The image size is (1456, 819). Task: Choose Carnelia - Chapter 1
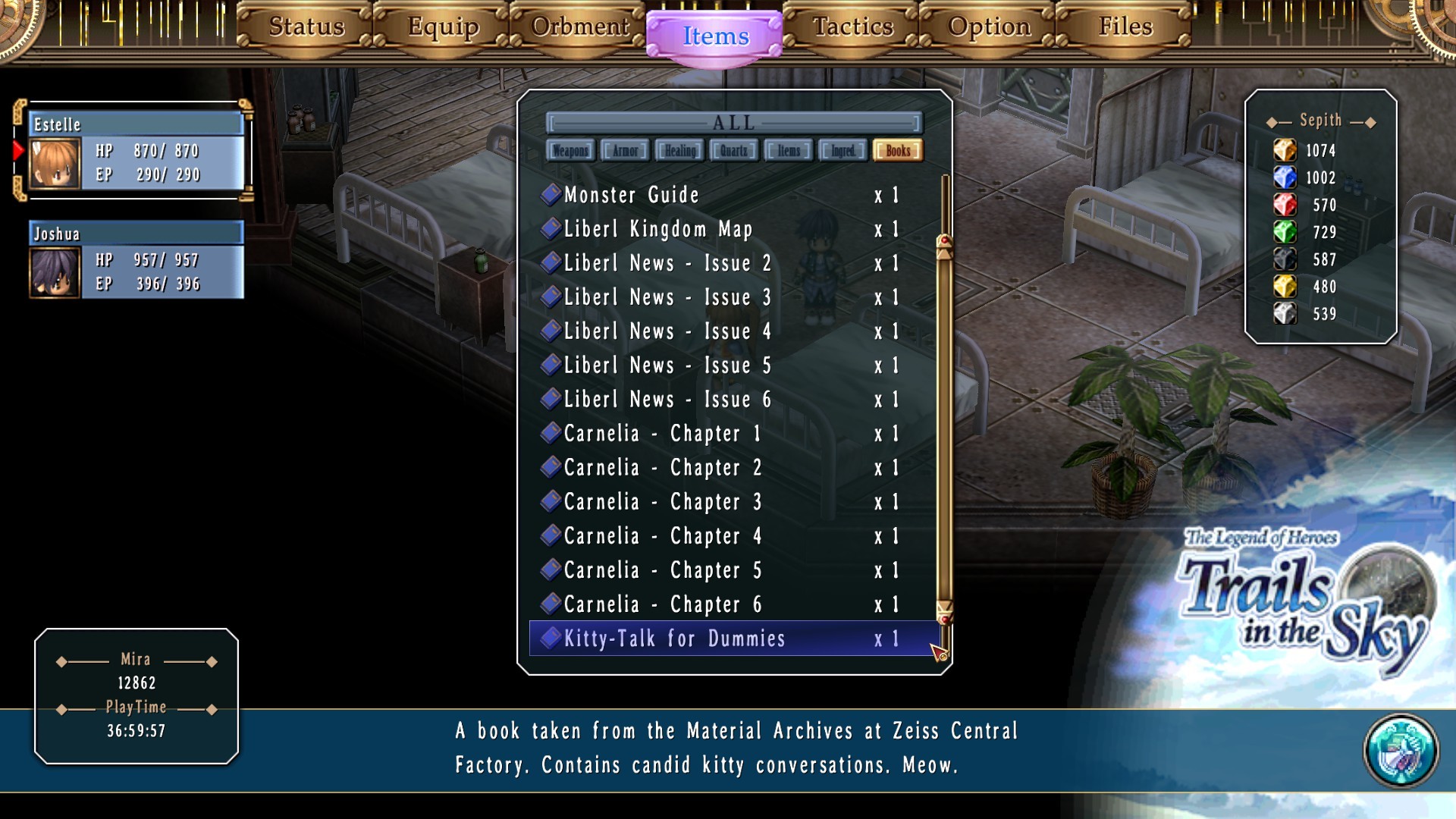(x=661, y=435)
